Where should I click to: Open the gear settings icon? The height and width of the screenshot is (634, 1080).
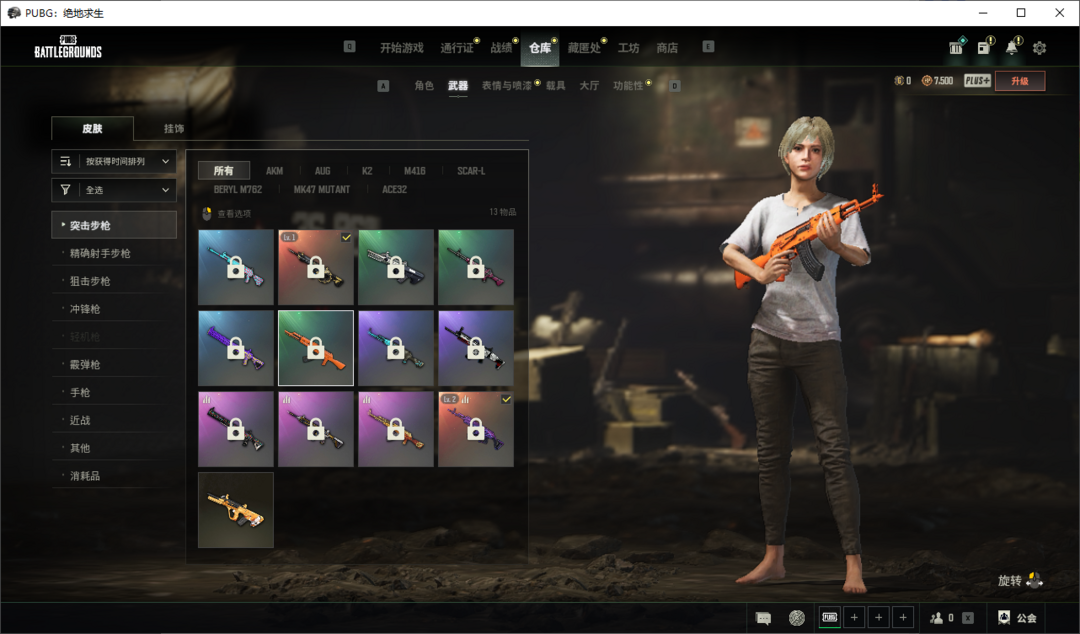1039,48
